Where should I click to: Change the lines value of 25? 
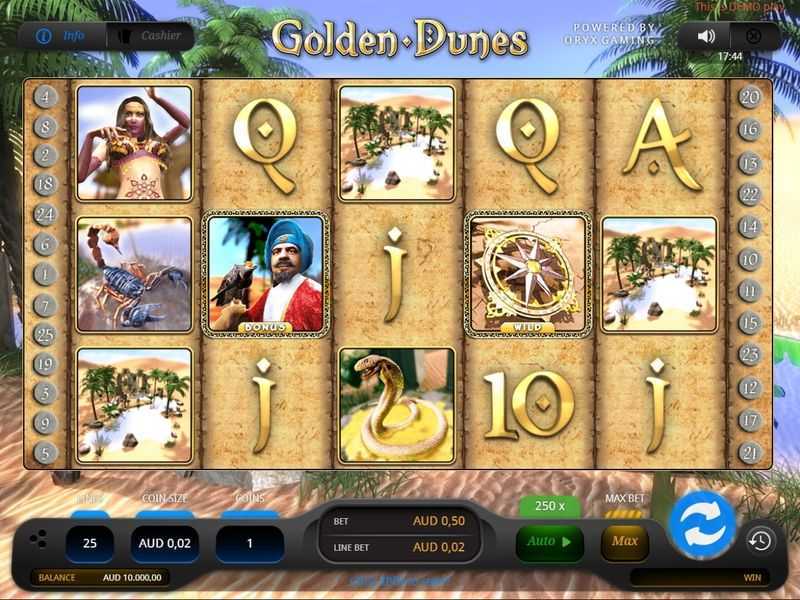coord(90,544)
